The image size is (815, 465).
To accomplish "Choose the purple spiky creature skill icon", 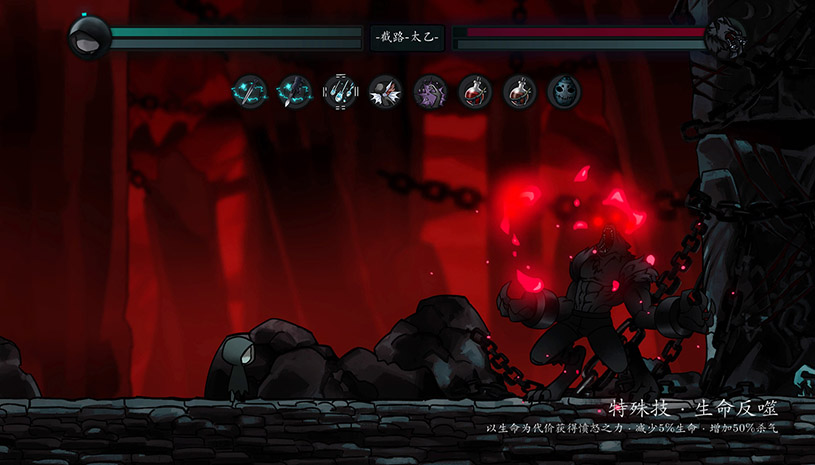I will tap(430, 92).
